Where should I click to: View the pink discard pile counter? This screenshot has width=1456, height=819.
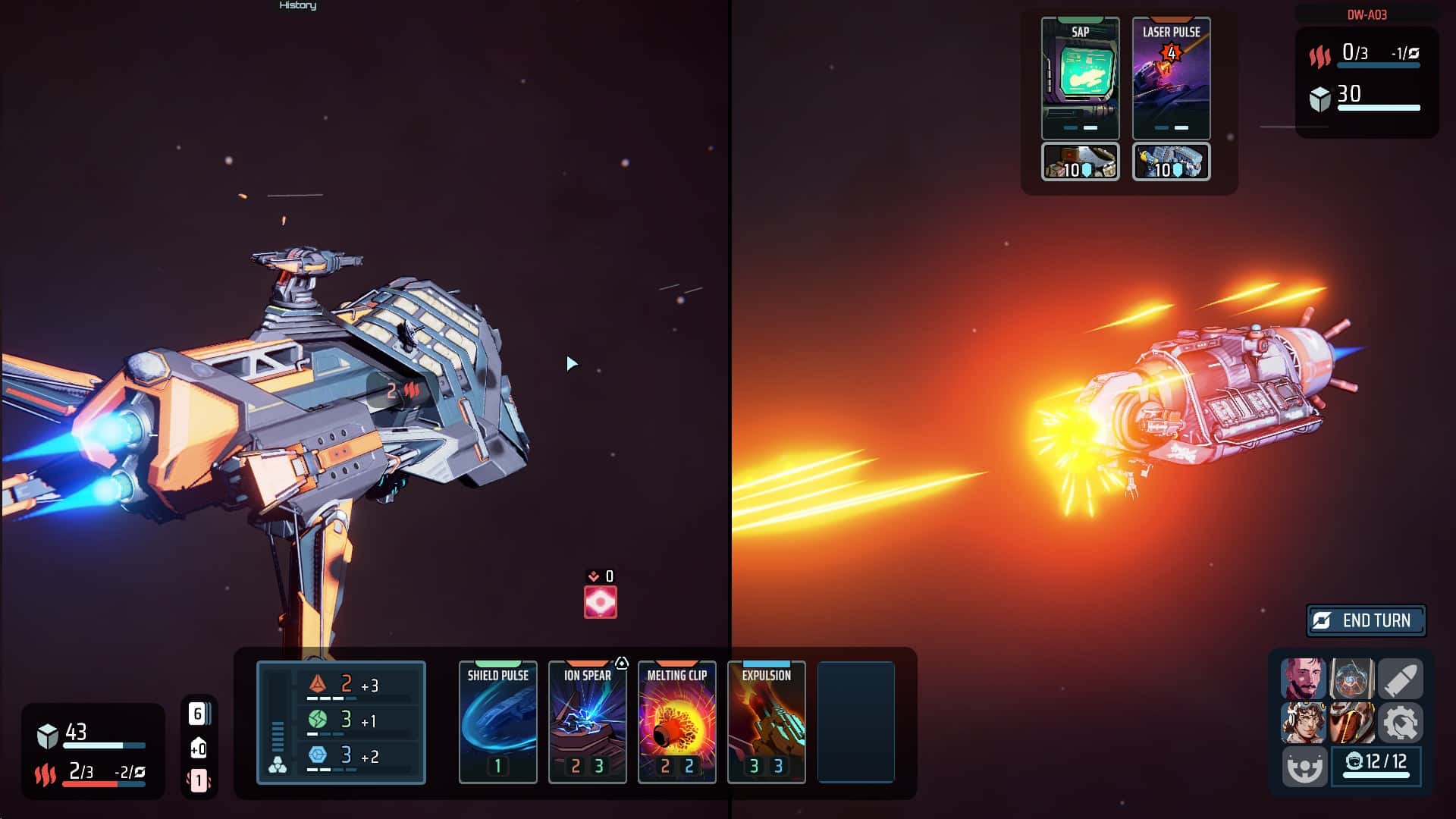point(199,780)
